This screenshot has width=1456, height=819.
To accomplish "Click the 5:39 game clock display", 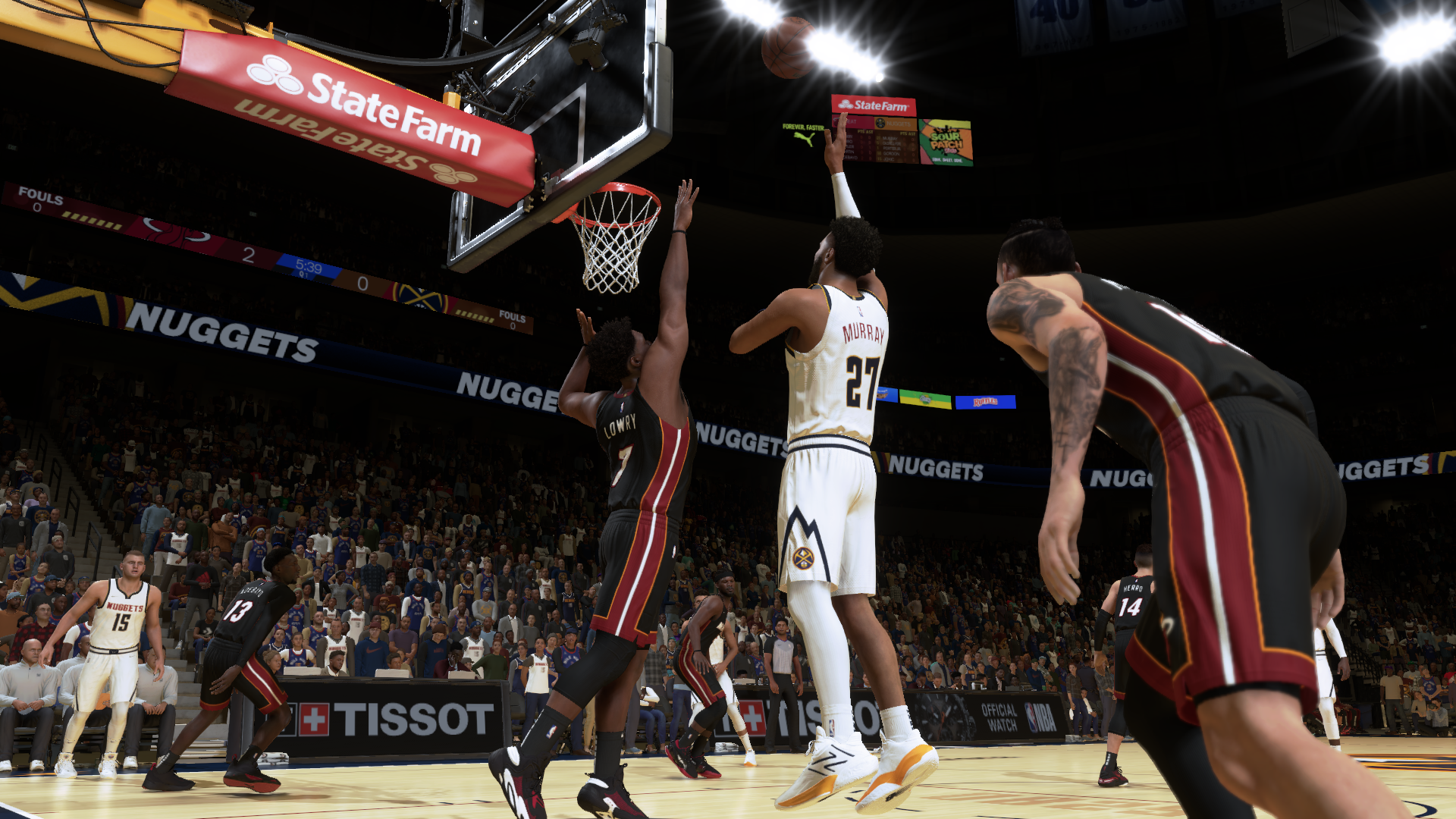I will coord(307,266).
